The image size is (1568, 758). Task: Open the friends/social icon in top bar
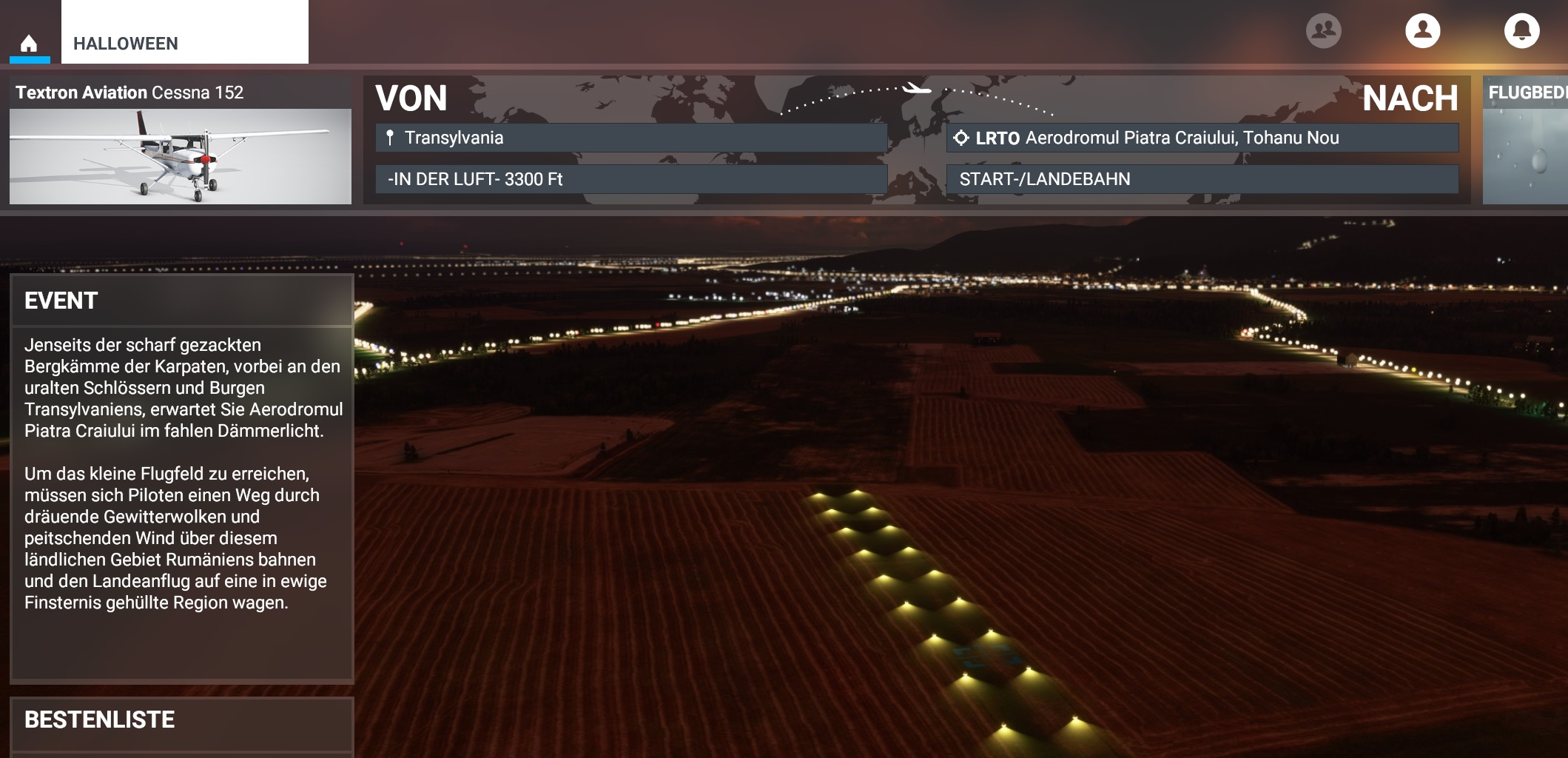[x=1325, y=30]
